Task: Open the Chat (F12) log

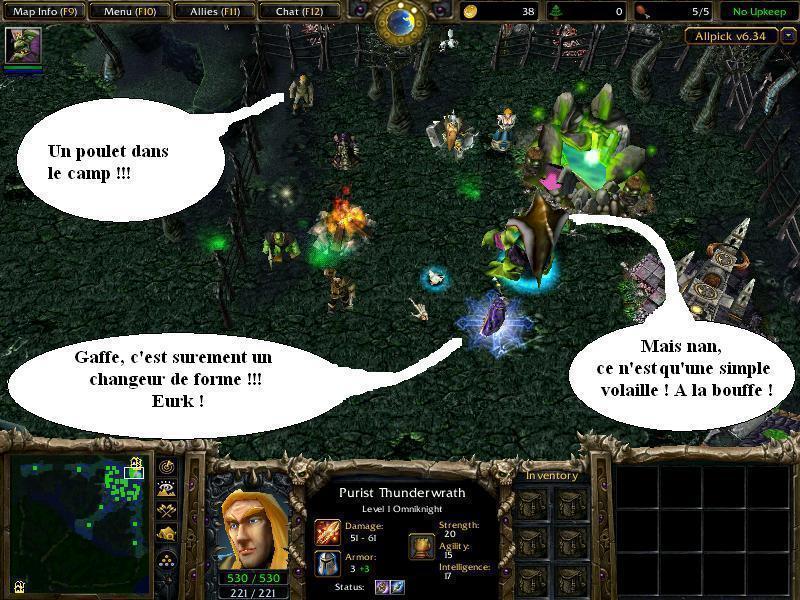Action: [297, 12]
